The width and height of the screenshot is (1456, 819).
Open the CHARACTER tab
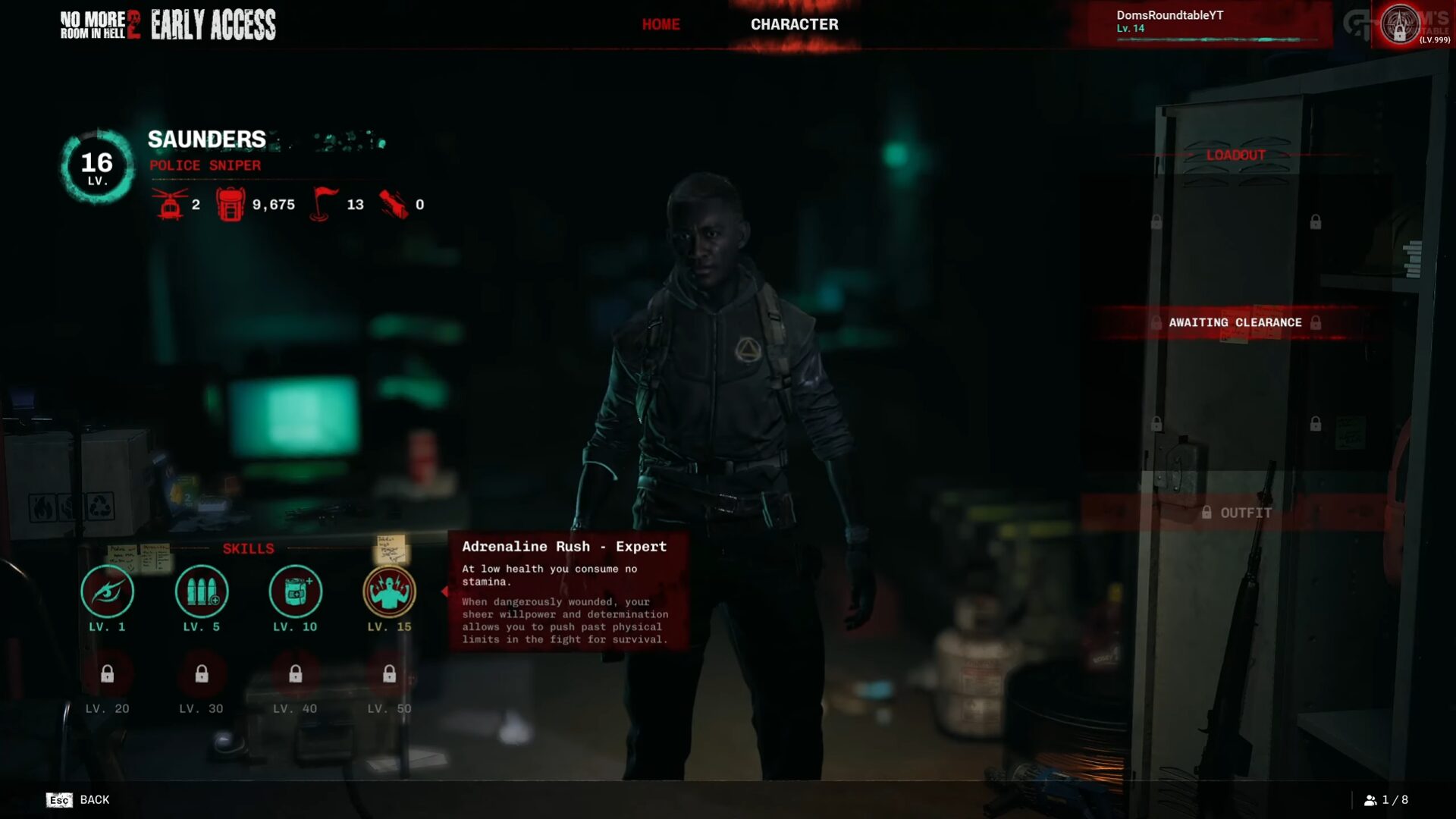[x=794, y=24]
